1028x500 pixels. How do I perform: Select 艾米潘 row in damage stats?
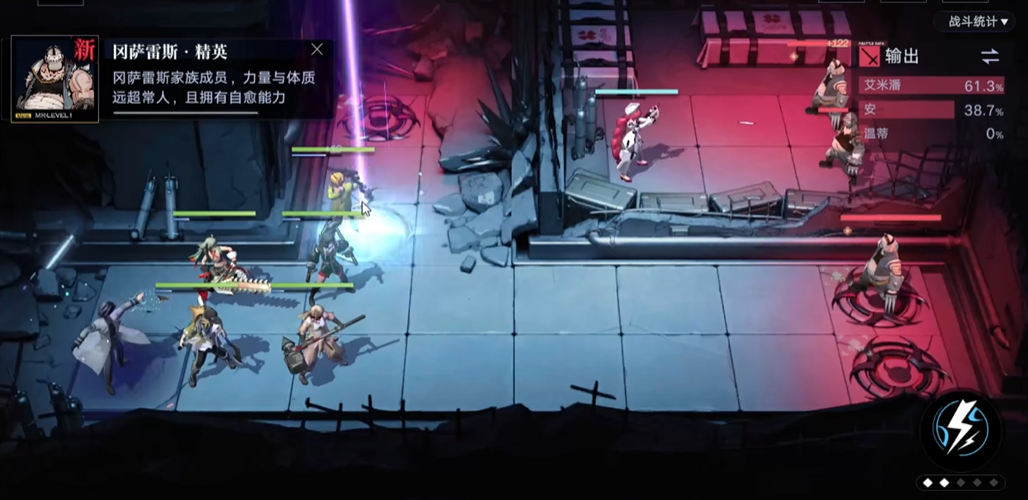click(932, 86)
